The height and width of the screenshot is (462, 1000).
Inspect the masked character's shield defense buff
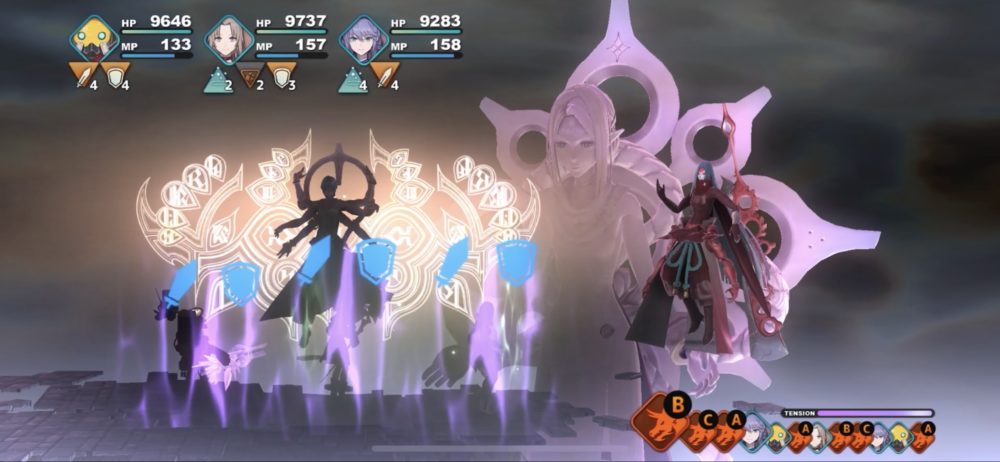pyautogui.click(x=116, y=74)
